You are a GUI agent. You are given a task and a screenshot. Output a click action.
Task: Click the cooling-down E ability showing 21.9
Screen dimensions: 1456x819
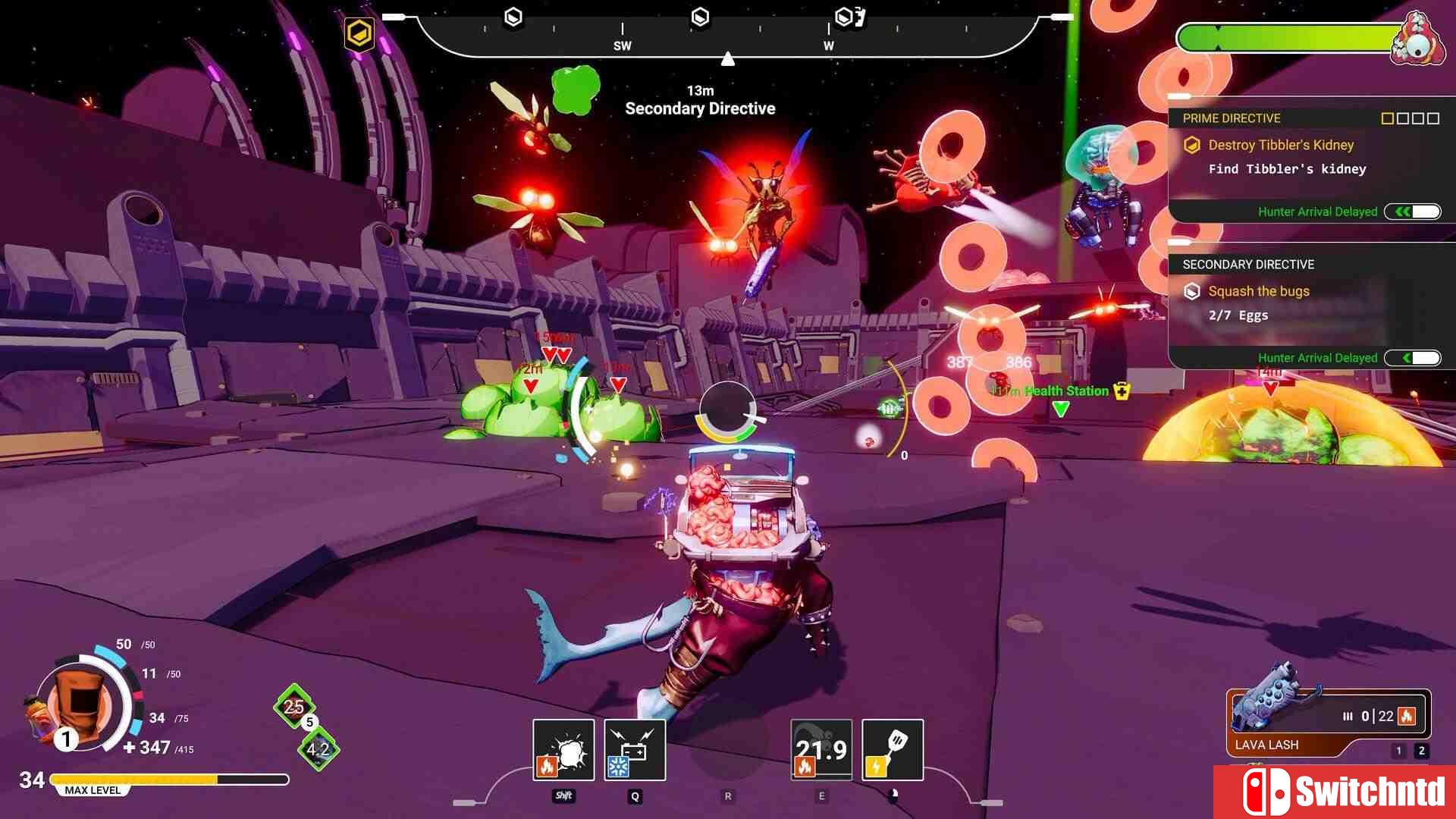coord(821,750)
